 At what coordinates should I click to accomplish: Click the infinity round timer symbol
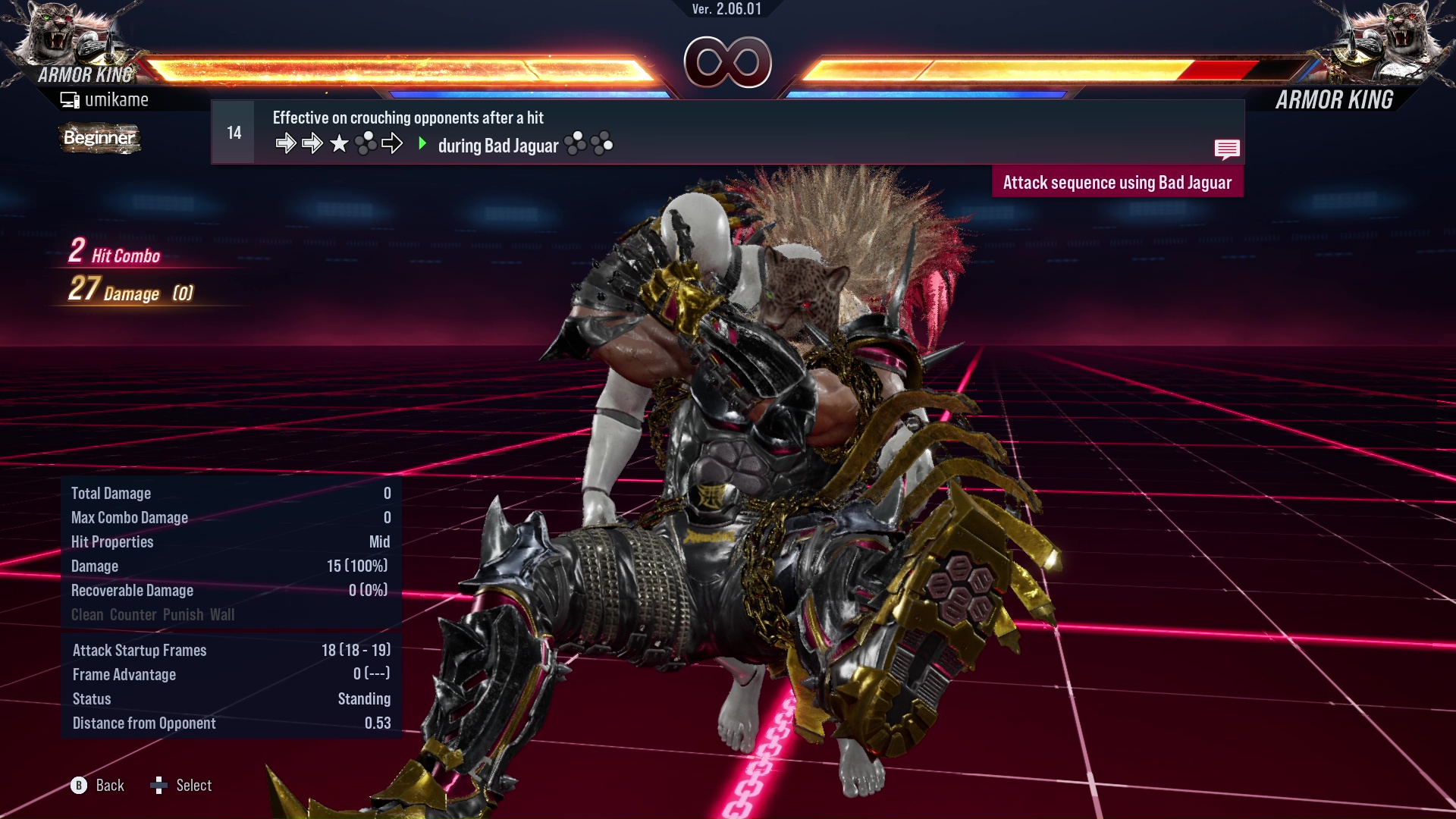[728, 62]
